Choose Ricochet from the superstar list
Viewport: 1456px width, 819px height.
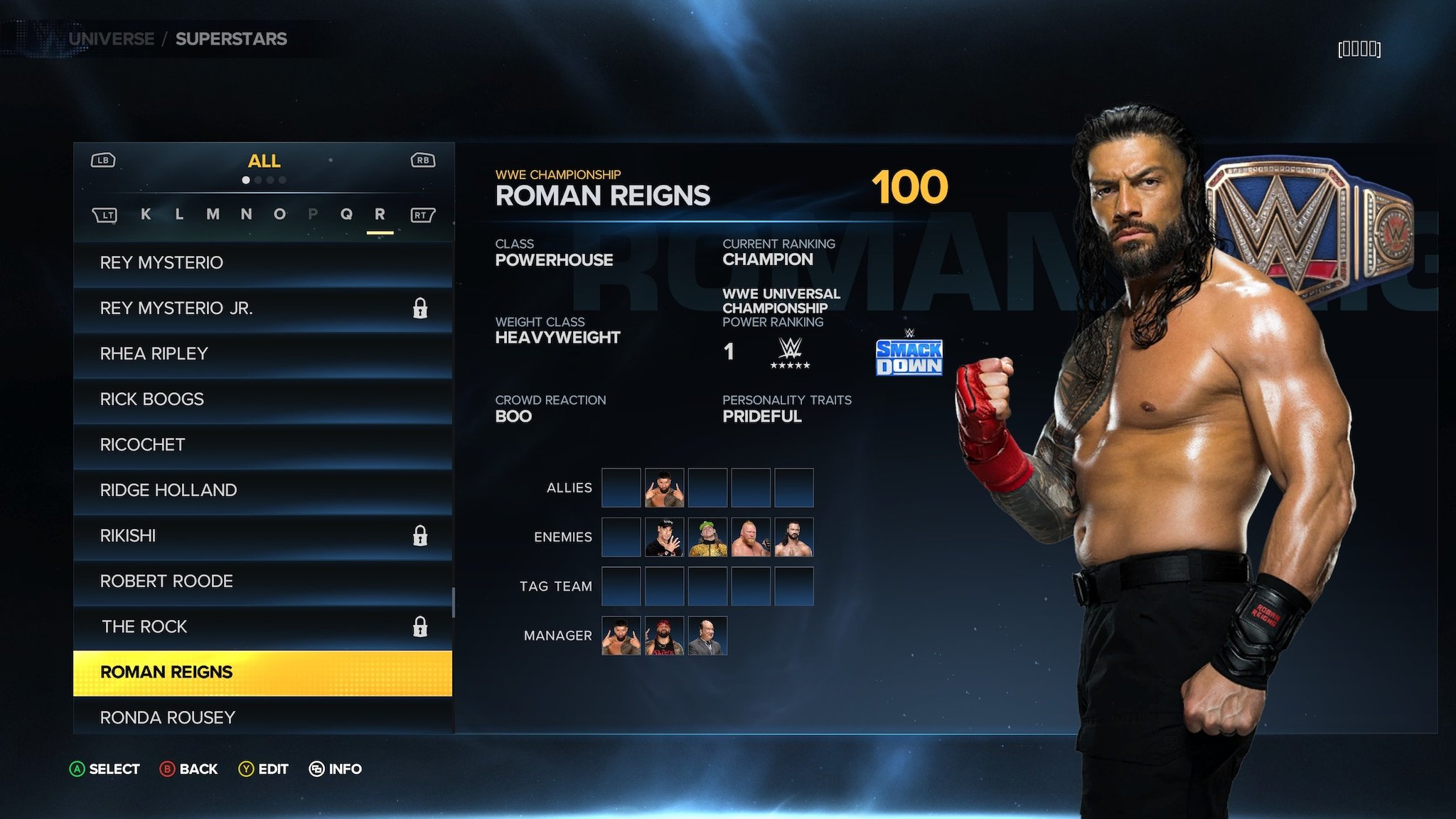click(262, 445)
